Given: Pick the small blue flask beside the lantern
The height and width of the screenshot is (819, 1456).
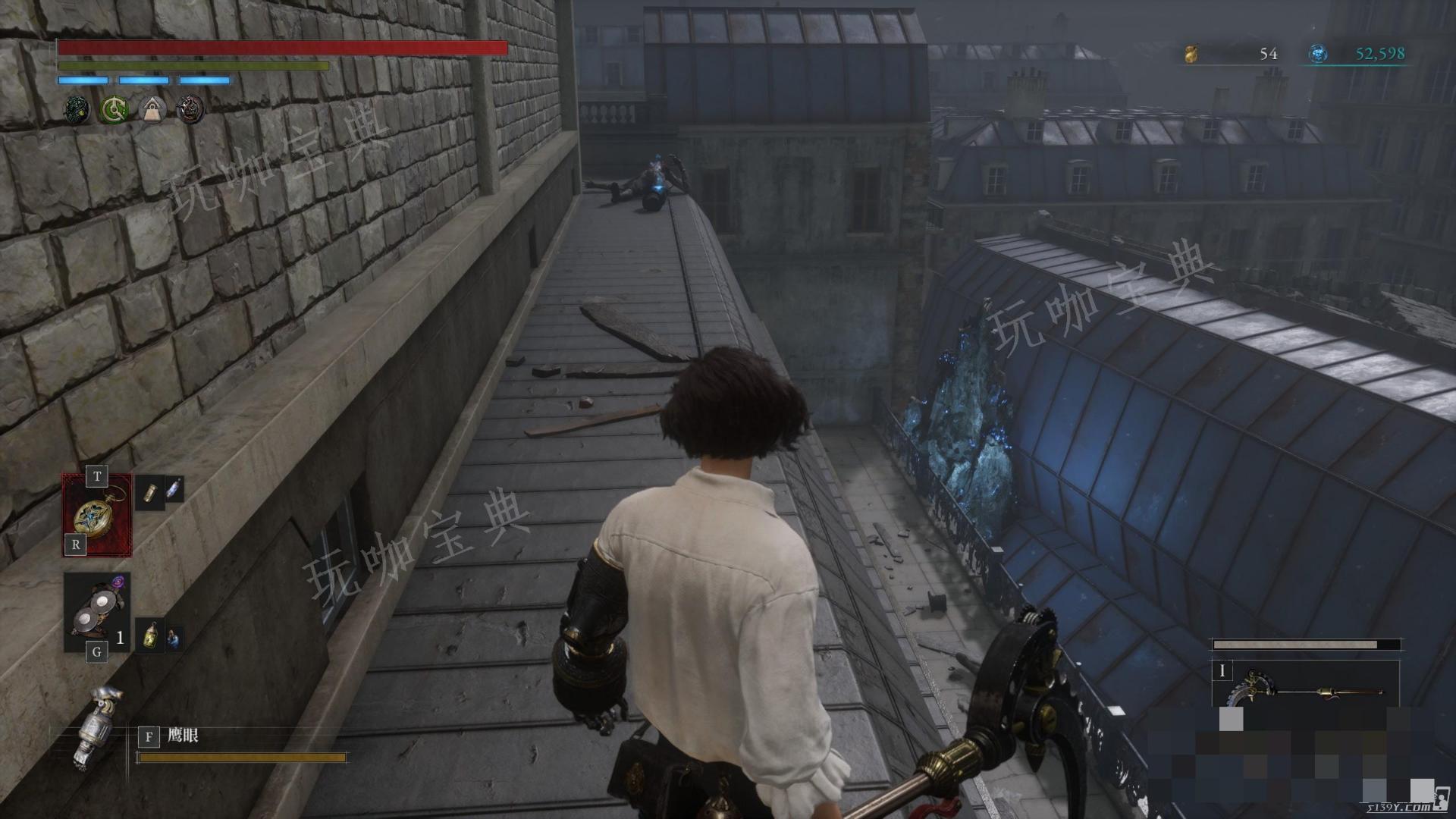Looking at the screenshot, I should pyautogui.click(x=174, y=638).
